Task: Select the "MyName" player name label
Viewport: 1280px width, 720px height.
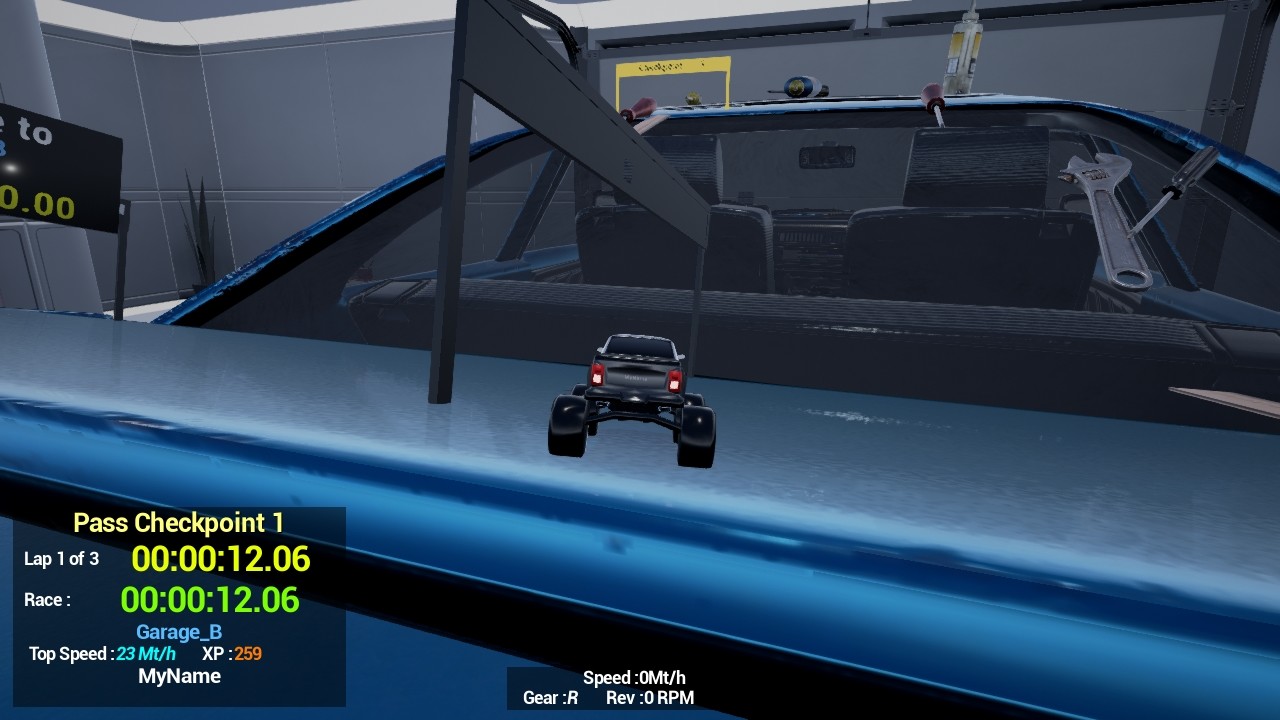Action: coord(180,676)
